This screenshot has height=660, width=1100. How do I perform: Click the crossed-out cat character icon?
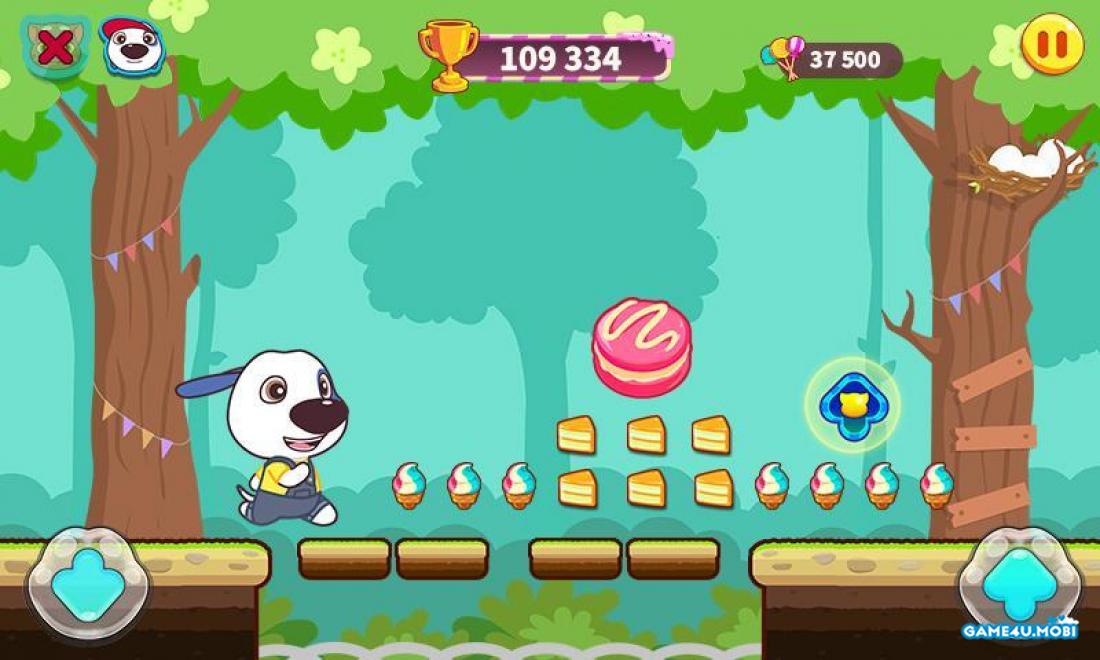click(55, 46)
